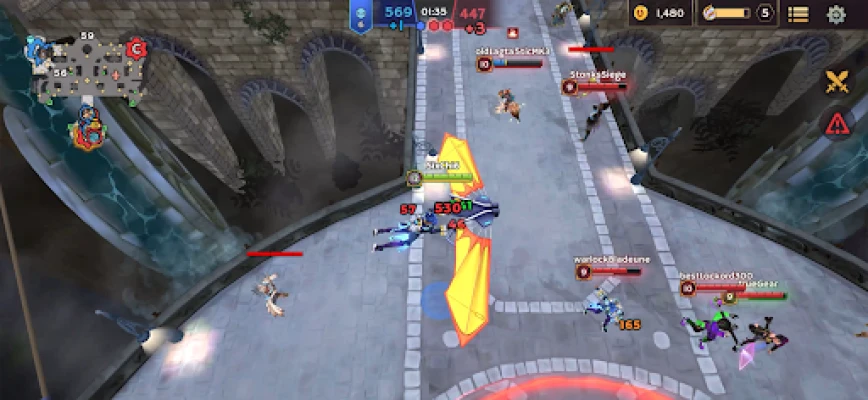
Task: Send the red warning triangle ping
Action: [836, 123]
